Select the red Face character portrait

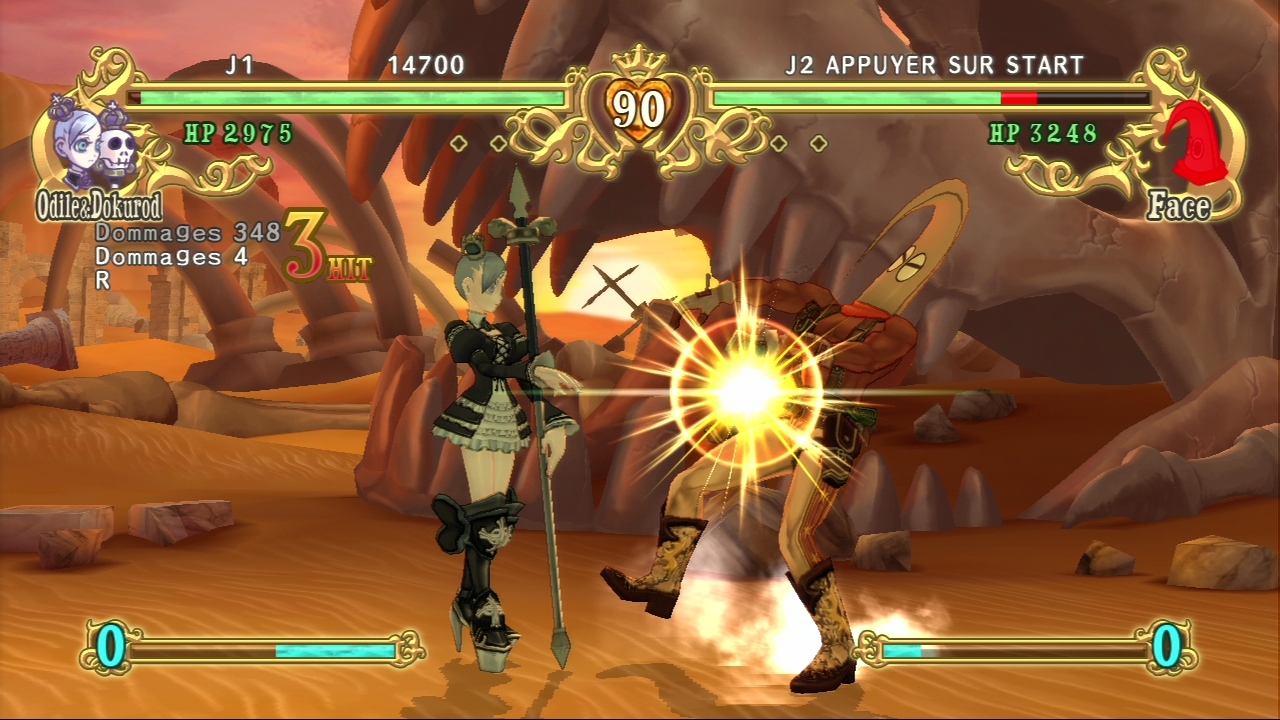1188,147
